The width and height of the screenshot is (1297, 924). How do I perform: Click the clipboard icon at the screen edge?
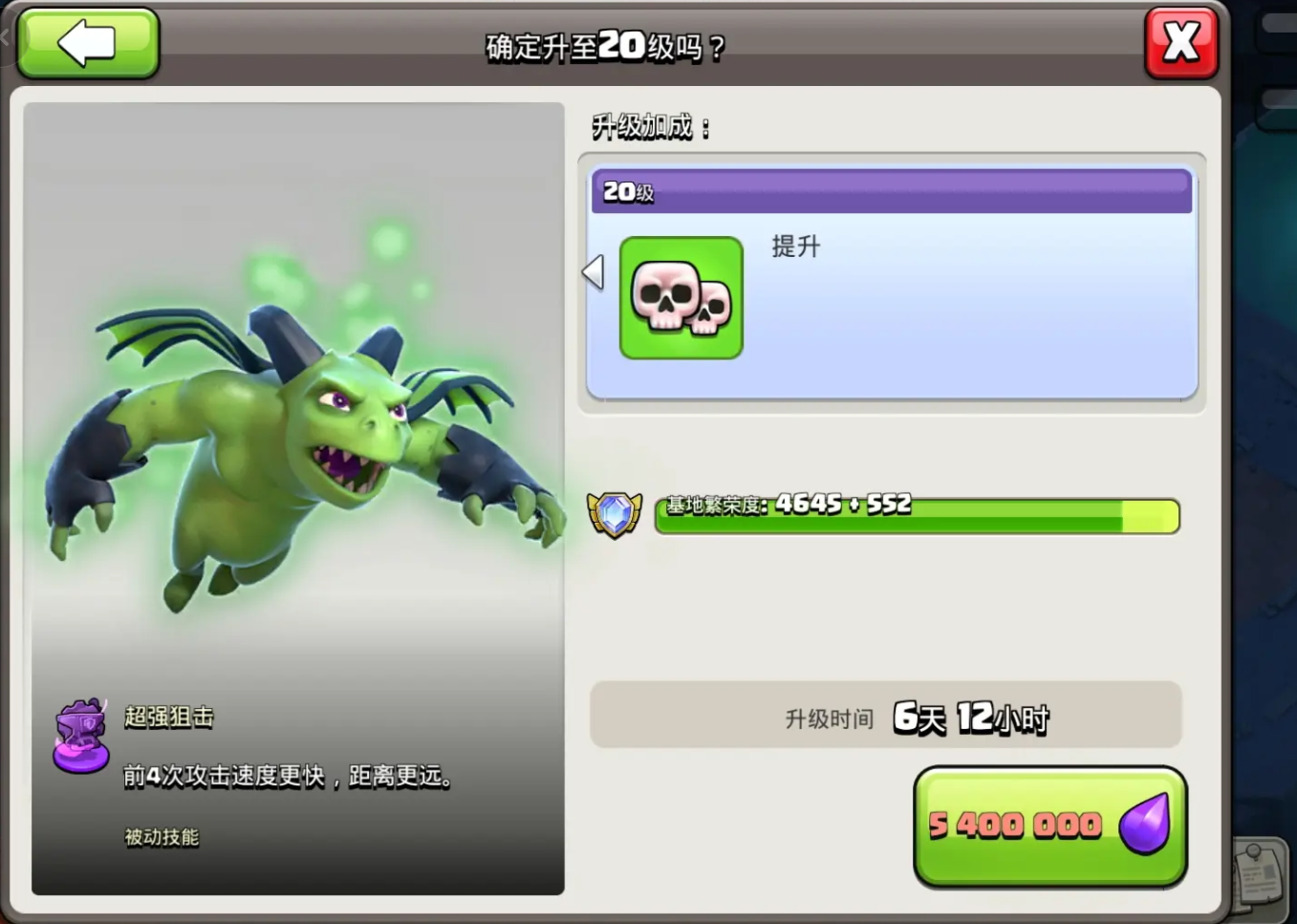point(1262,871)
